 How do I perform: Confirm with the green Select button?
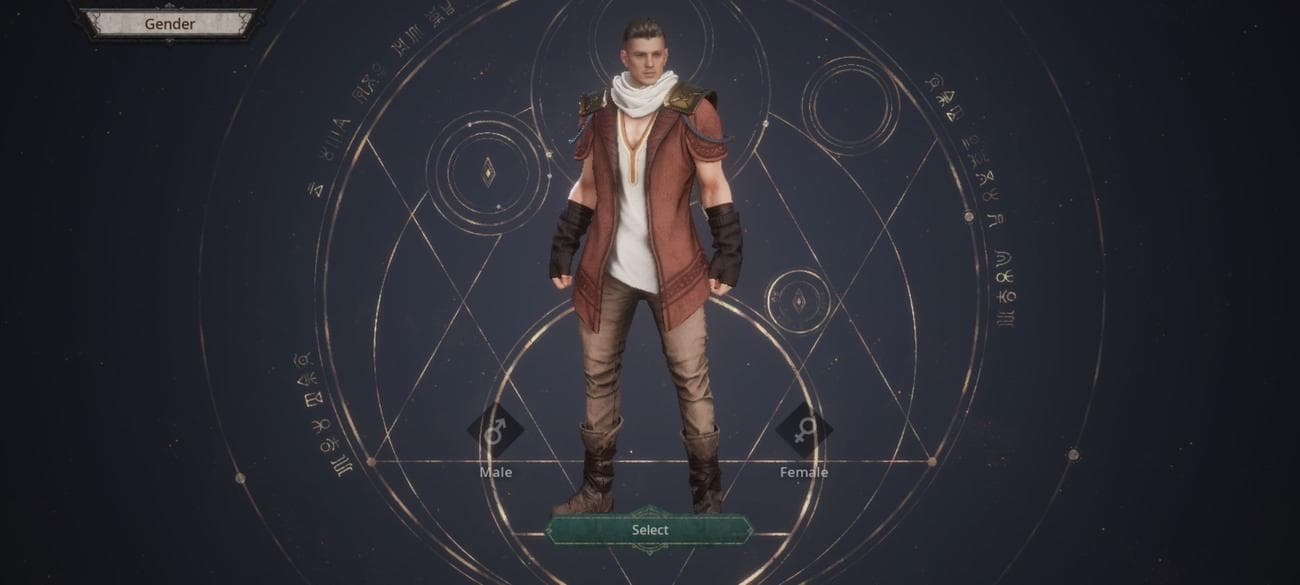point(649,530)
